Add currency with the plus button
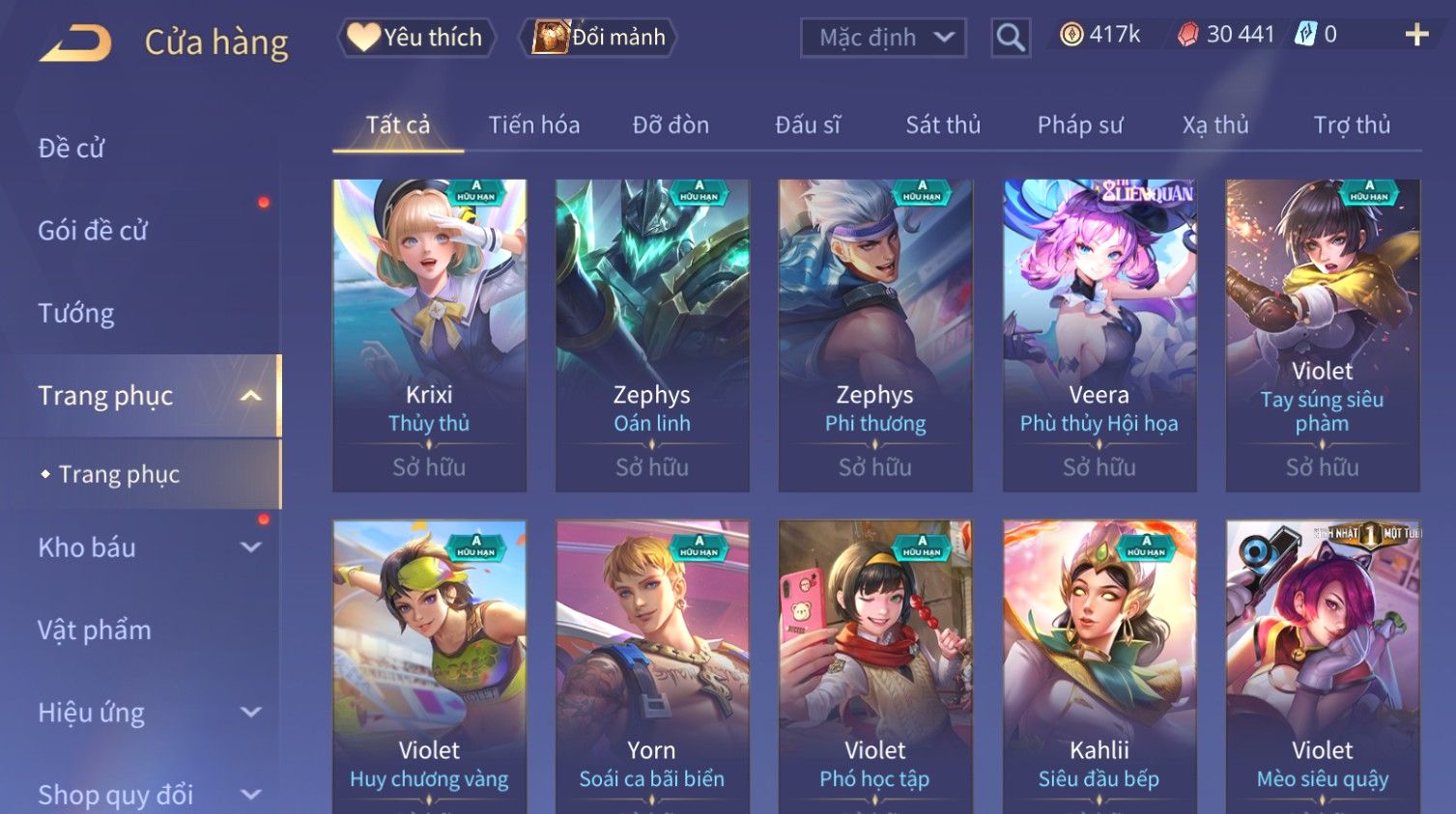Image resolution: width=1456 pixels, height=814 pixels. pos(1416,36)
